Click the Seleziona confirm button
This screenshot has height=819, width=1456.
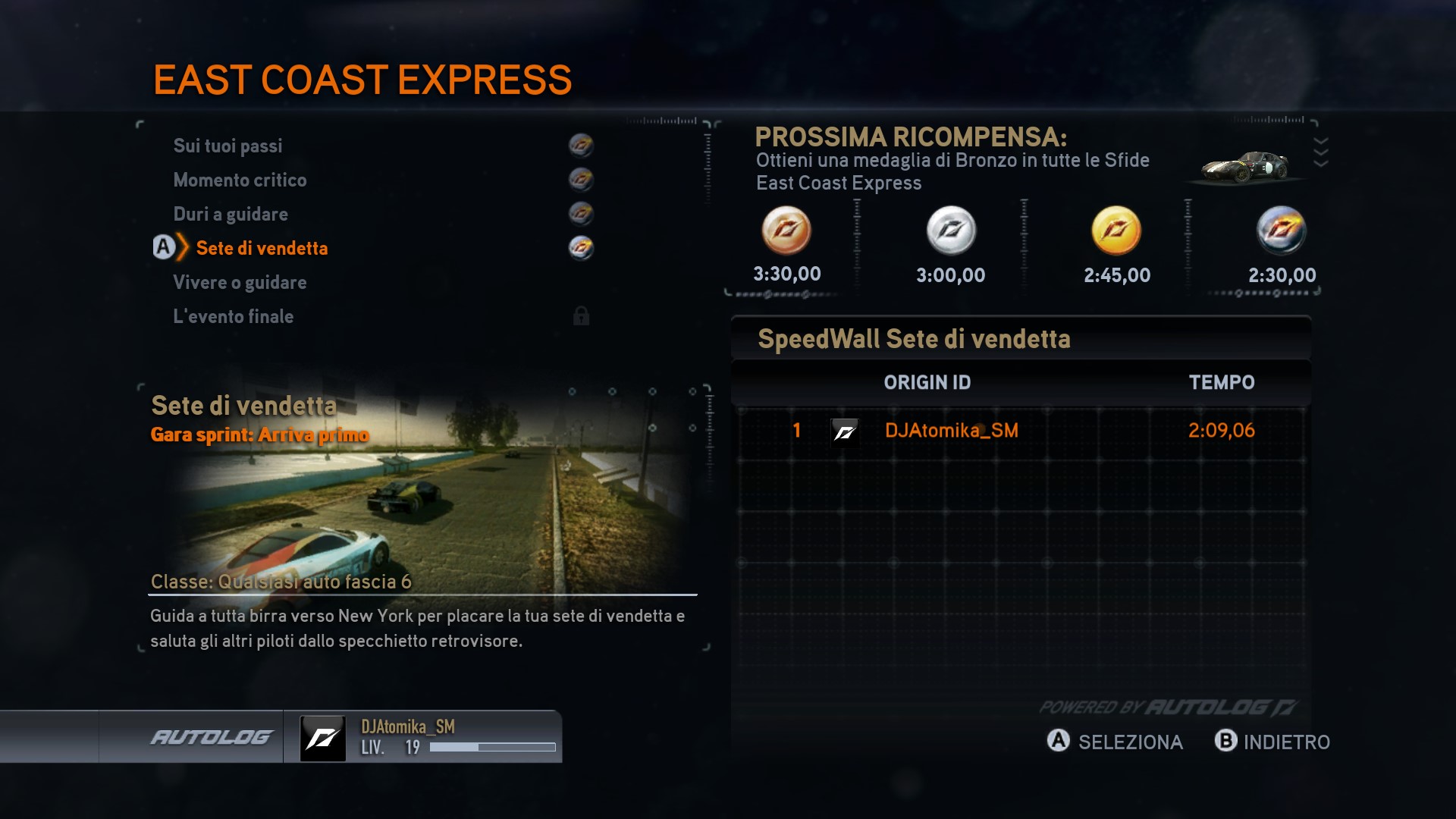[x=1115, y=742]
